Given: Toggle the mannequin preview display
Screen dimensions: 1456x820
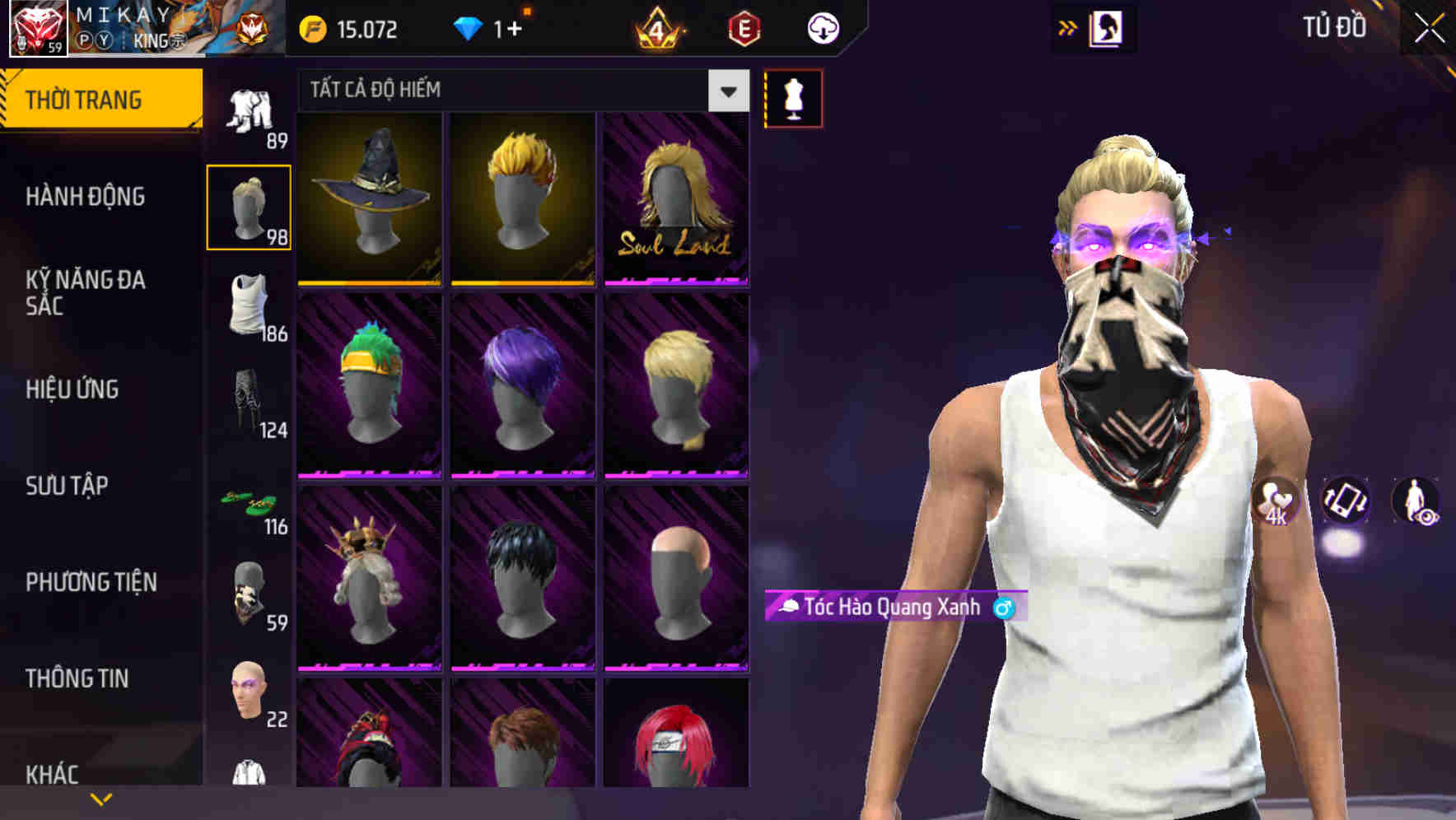Looking at the screenshot, I should [x=795, y=97].
